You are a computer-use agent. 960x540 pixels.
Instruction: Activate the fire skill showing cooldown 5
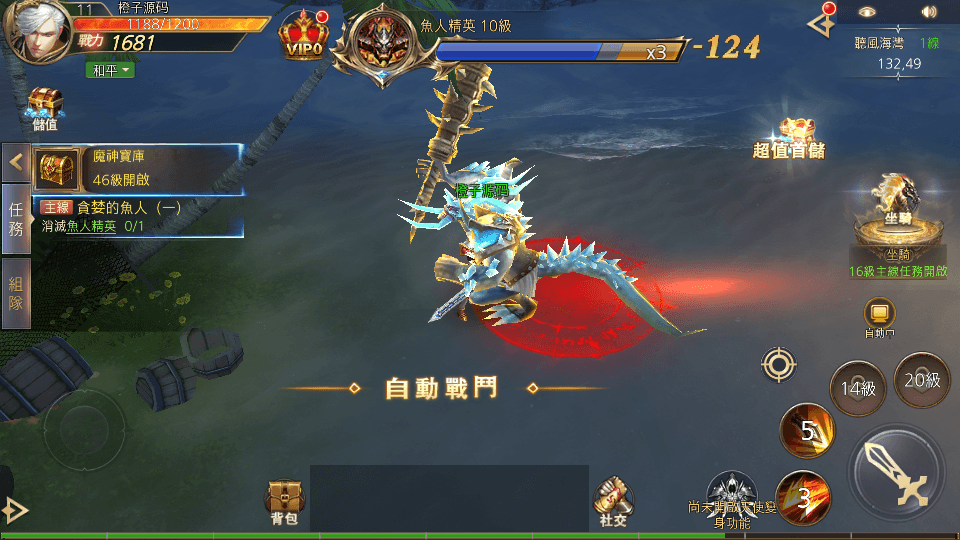807,431
